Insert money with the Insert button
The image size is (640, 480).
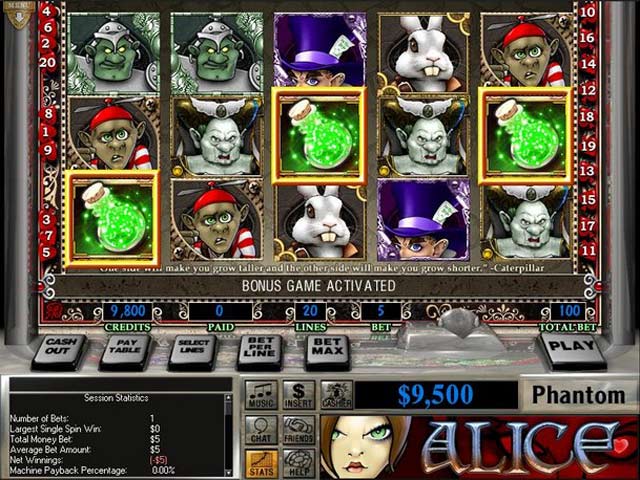coord(298,396)
